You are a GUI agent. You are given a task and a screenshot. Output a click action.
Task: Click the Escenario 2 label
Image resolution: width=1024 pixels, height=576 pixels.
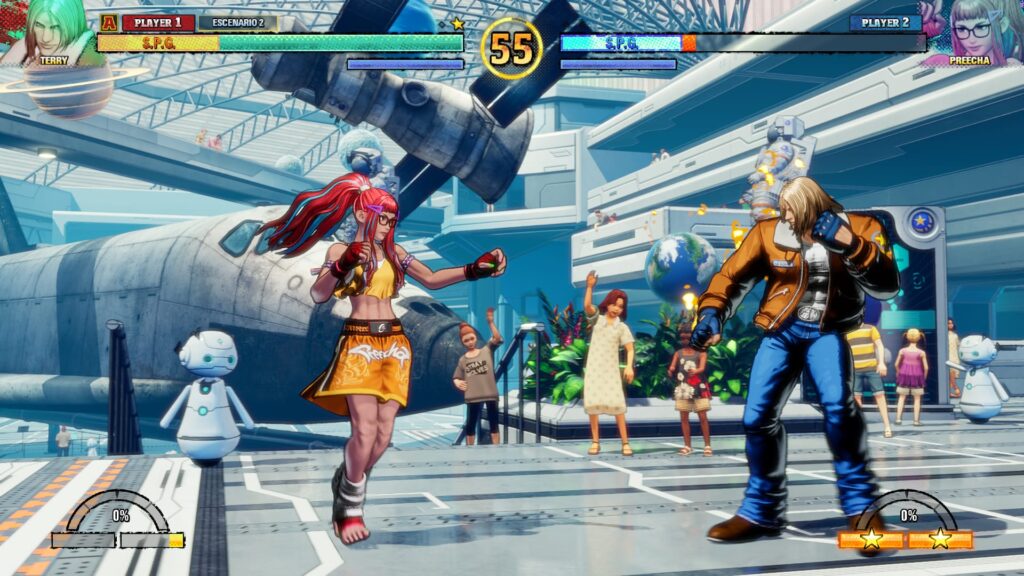coord(238,22)
